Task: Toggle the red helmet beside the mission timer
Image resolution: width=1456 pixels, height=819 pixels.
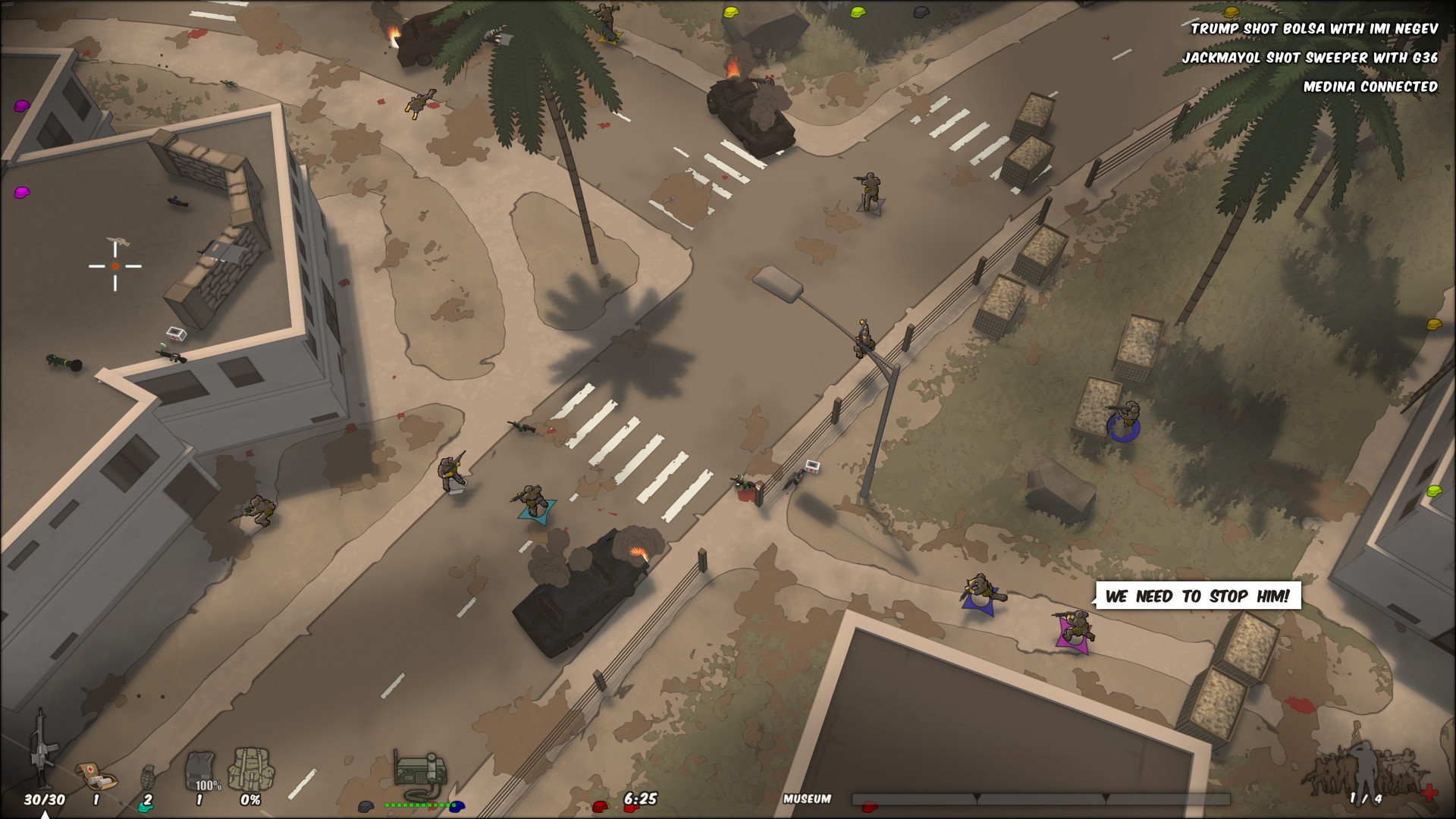Action: coord(601,808)
